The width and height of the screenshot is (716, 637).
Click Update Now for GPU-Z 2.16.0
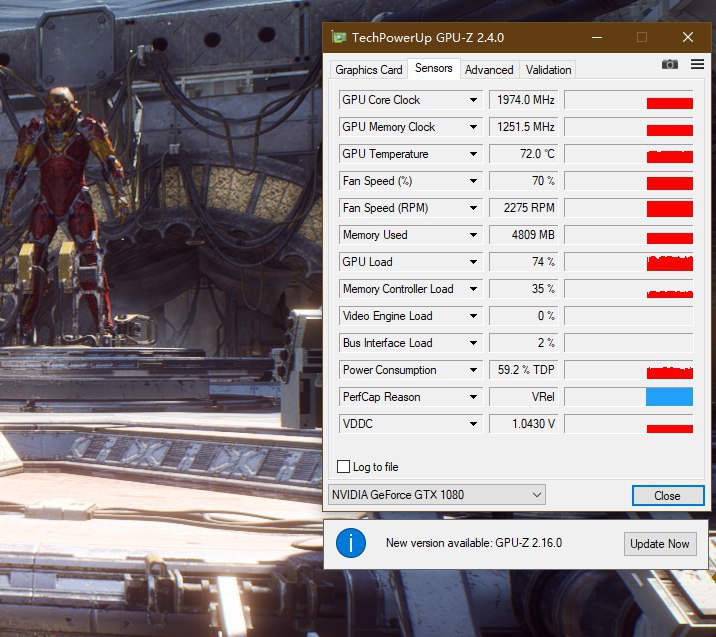pyautogui.click(x=659, y=544)
